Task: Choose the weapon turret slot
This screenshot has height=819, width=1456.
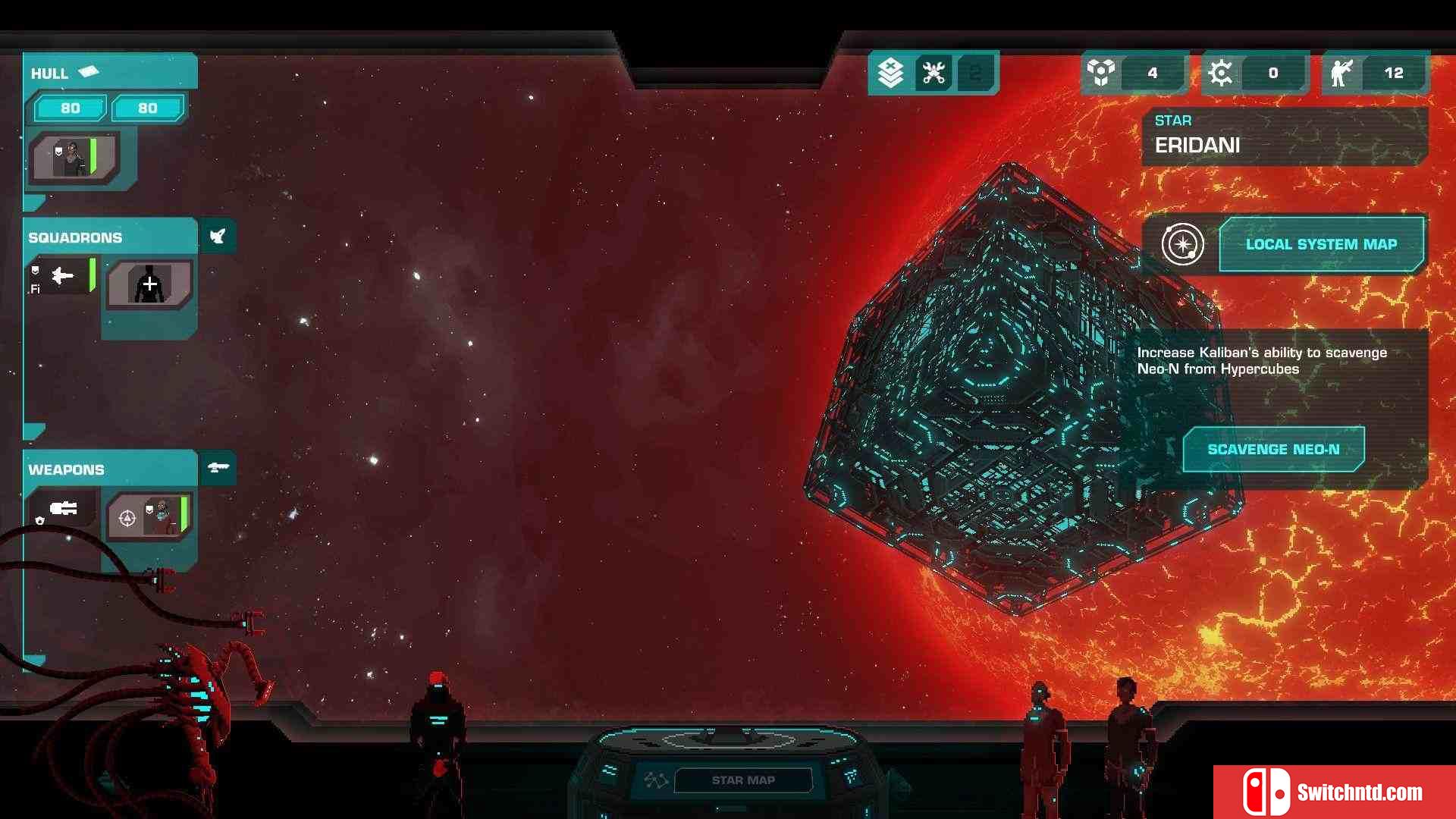Action: 63,510
